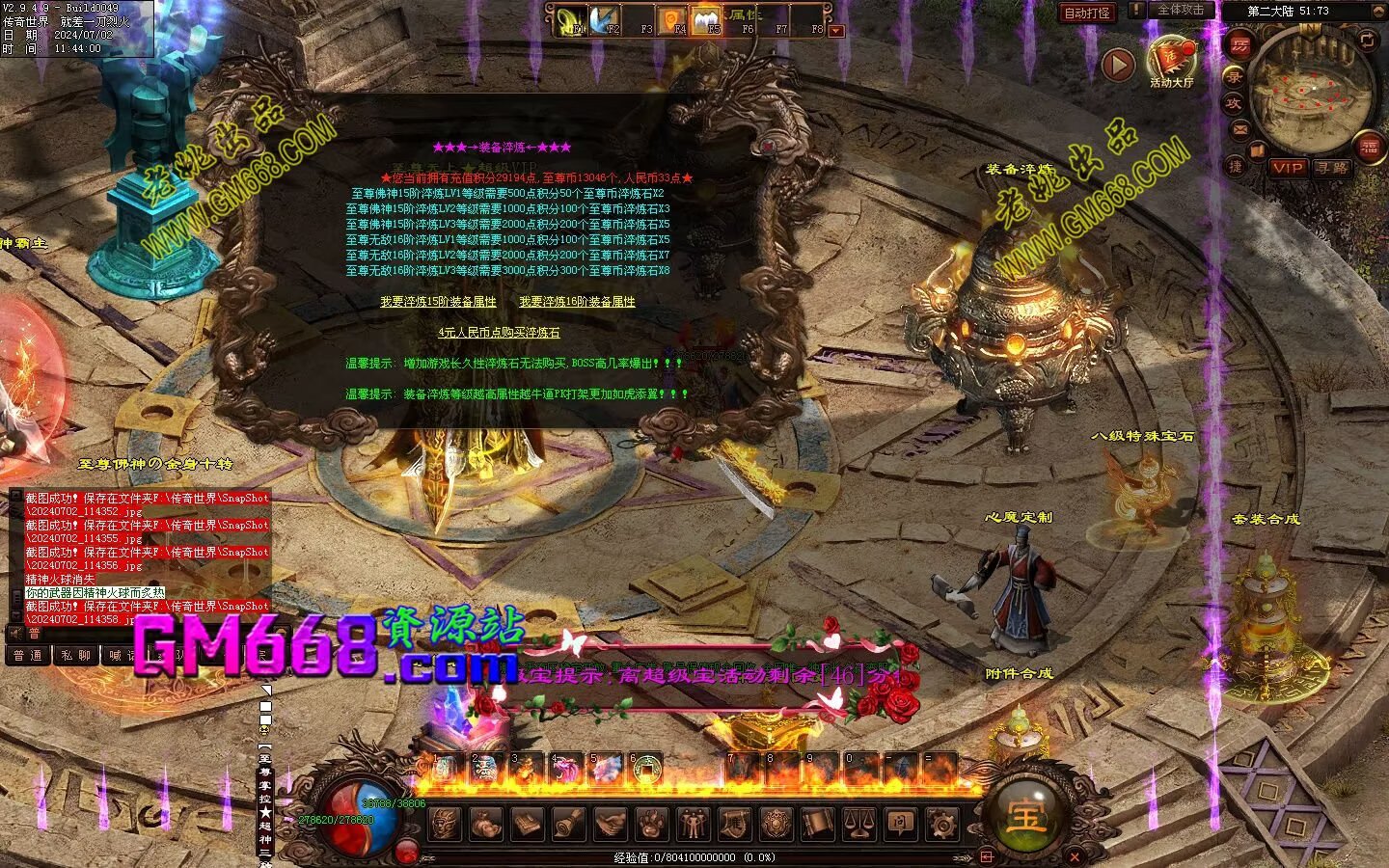
Task: Activate the 寻路 pathfinding button
Action: [1332, 167]
